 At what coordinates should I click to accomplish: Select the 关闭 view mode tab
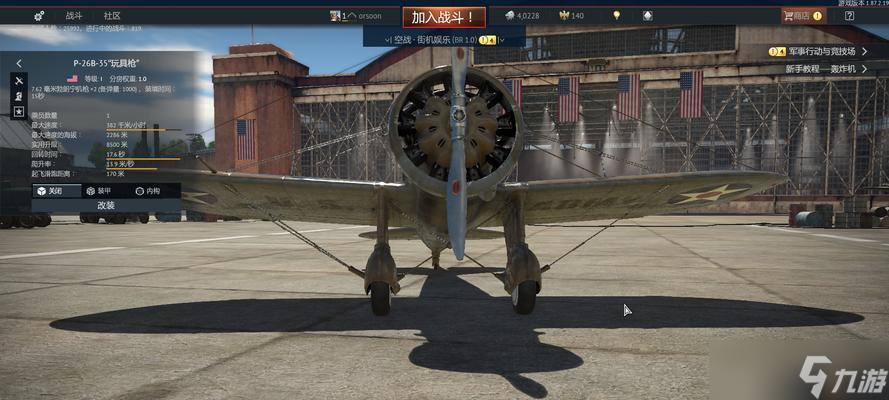pyautogui.click(x=50, y=190)
